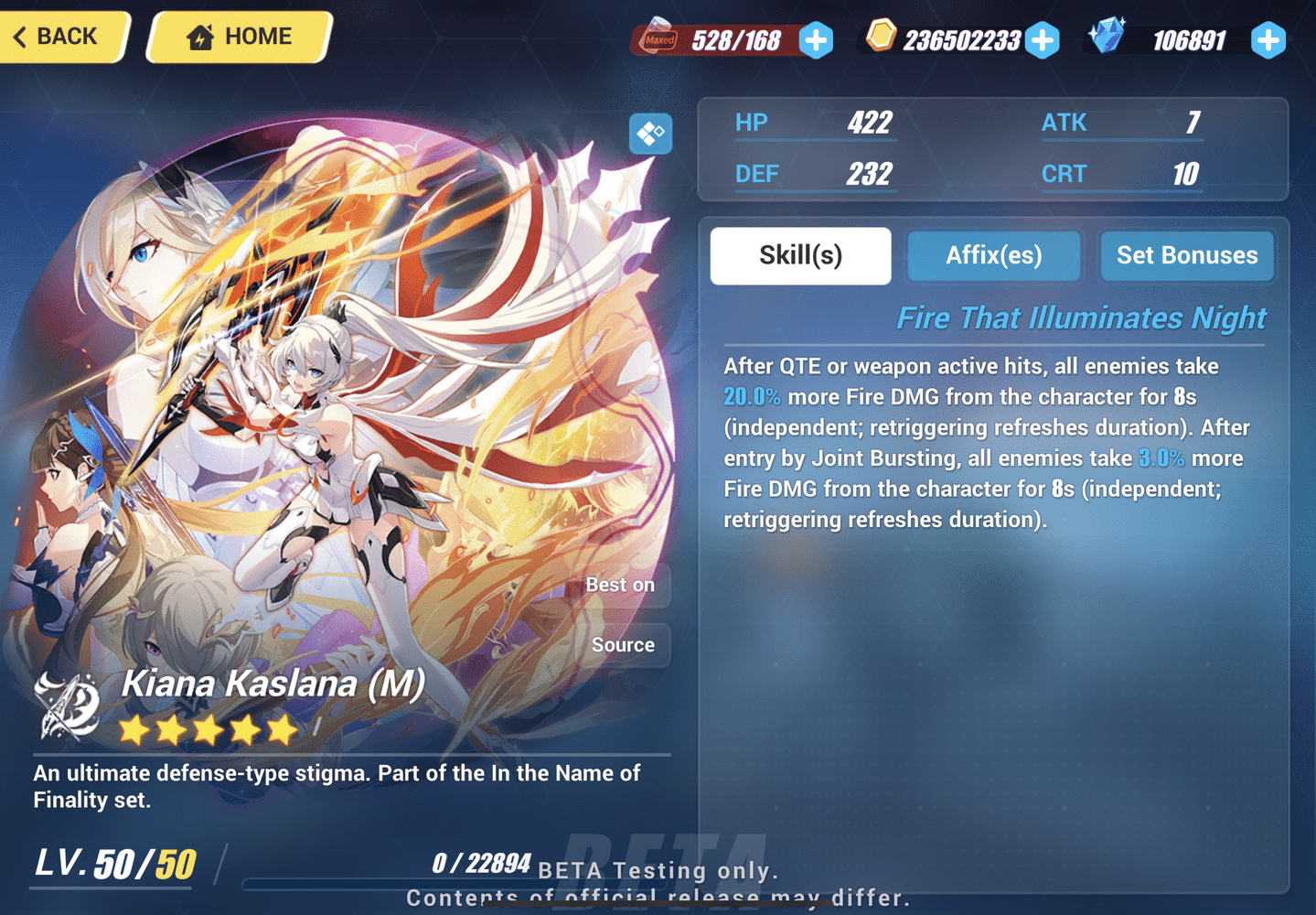Viewport: 1316px width, 915px height.
Task: View the stigma's Source information
Action: click(x=623, y=645)
